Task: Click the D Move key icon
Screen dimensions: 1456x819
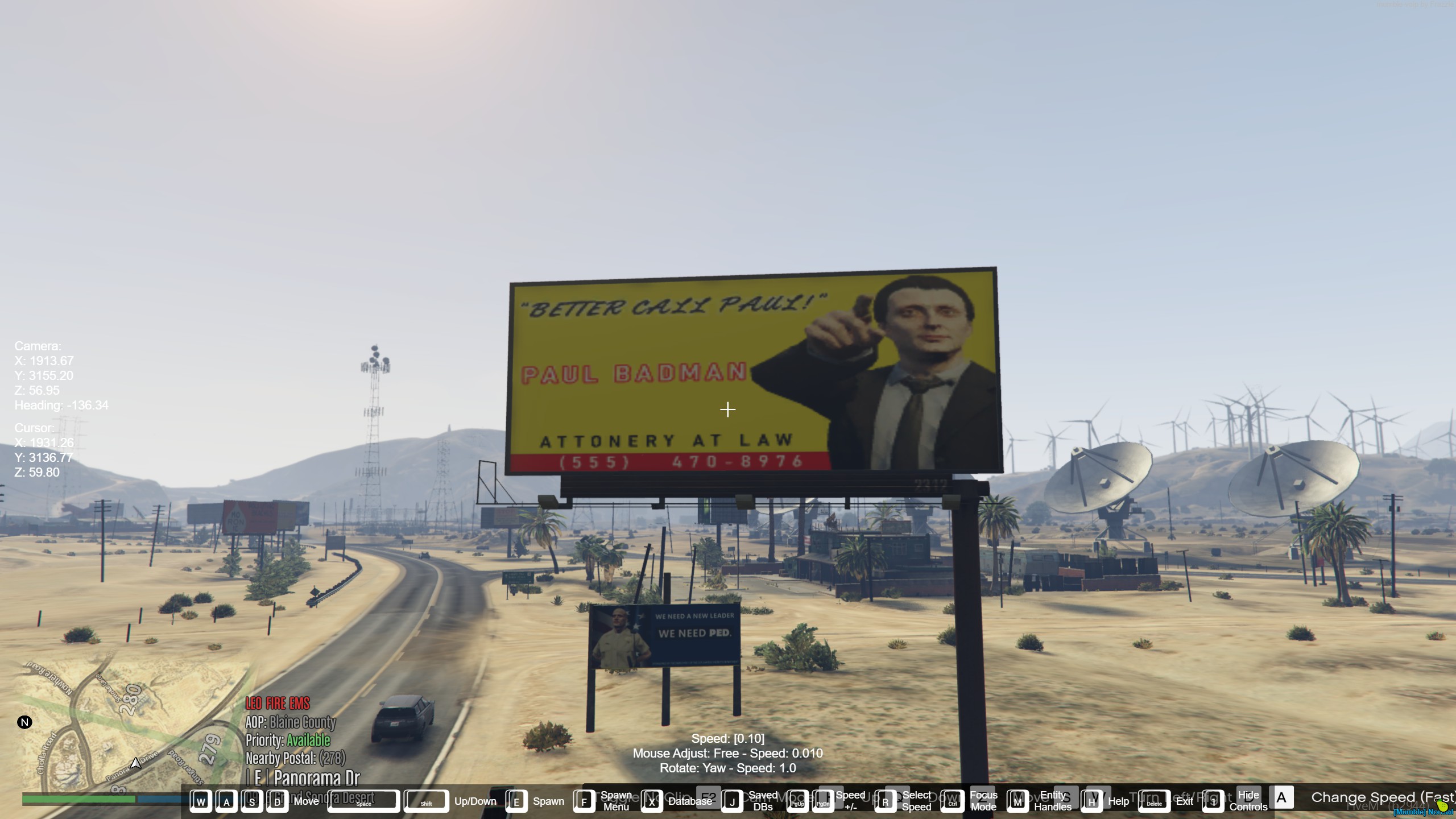Action: click(278, 801)
